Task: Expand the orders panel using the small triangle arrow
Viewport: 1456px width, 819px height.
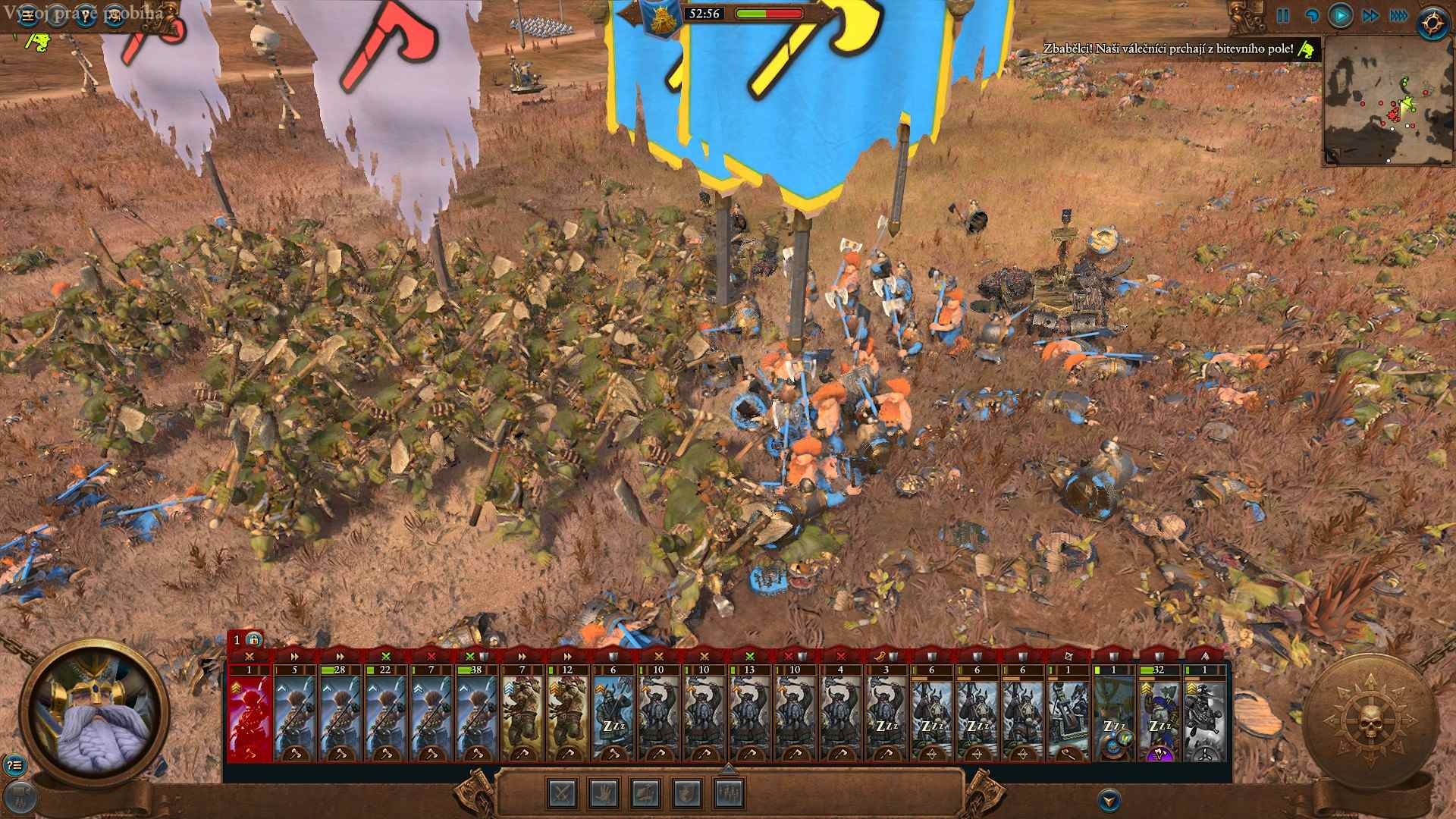Action: pos(730,769)
